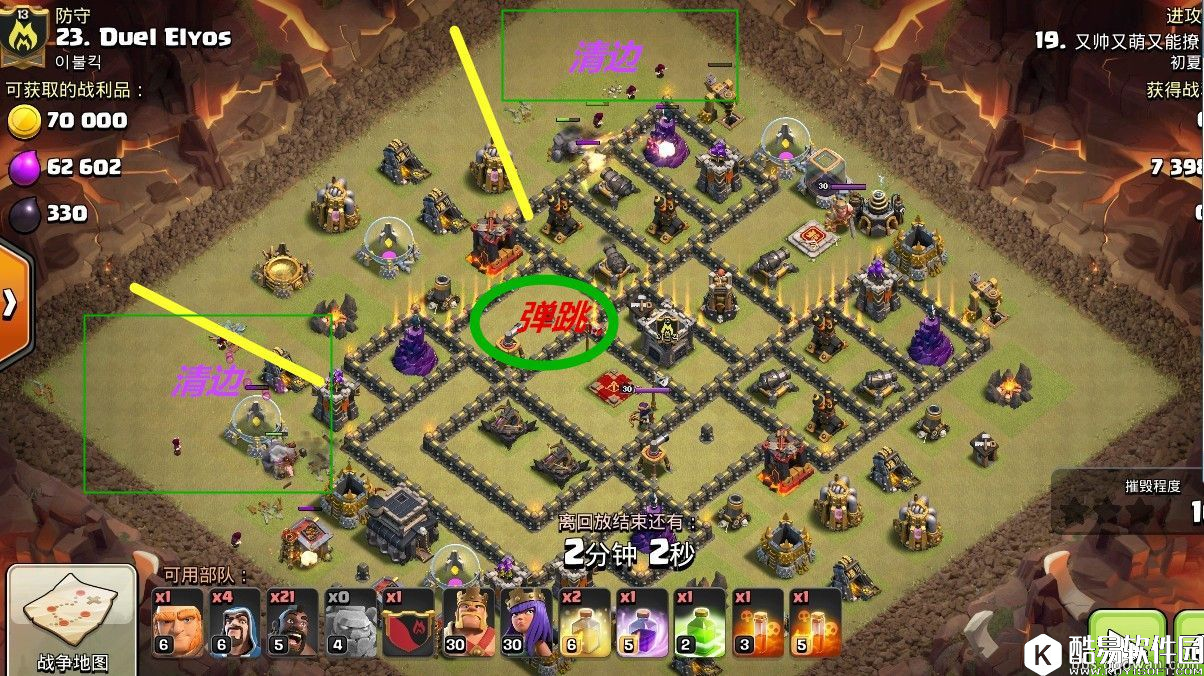The width and height of the screenshot is (1204, 676).
Task: Click the green replay play button
Action: (1127, 640)
